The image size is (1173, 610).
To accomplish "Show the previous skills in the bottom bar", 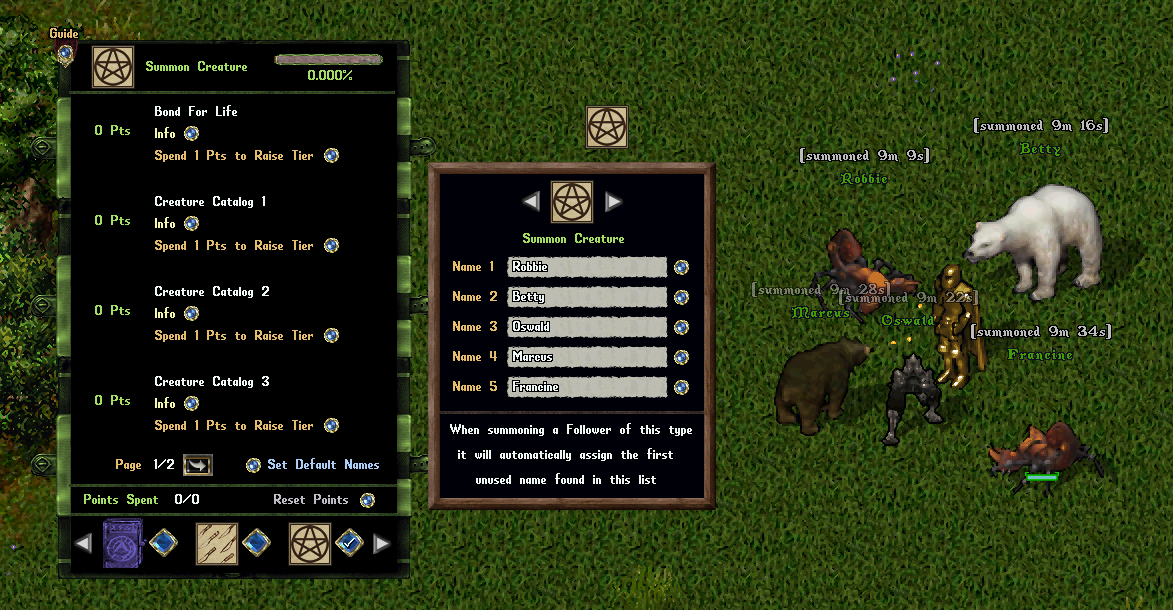I will tap(84, 544).
